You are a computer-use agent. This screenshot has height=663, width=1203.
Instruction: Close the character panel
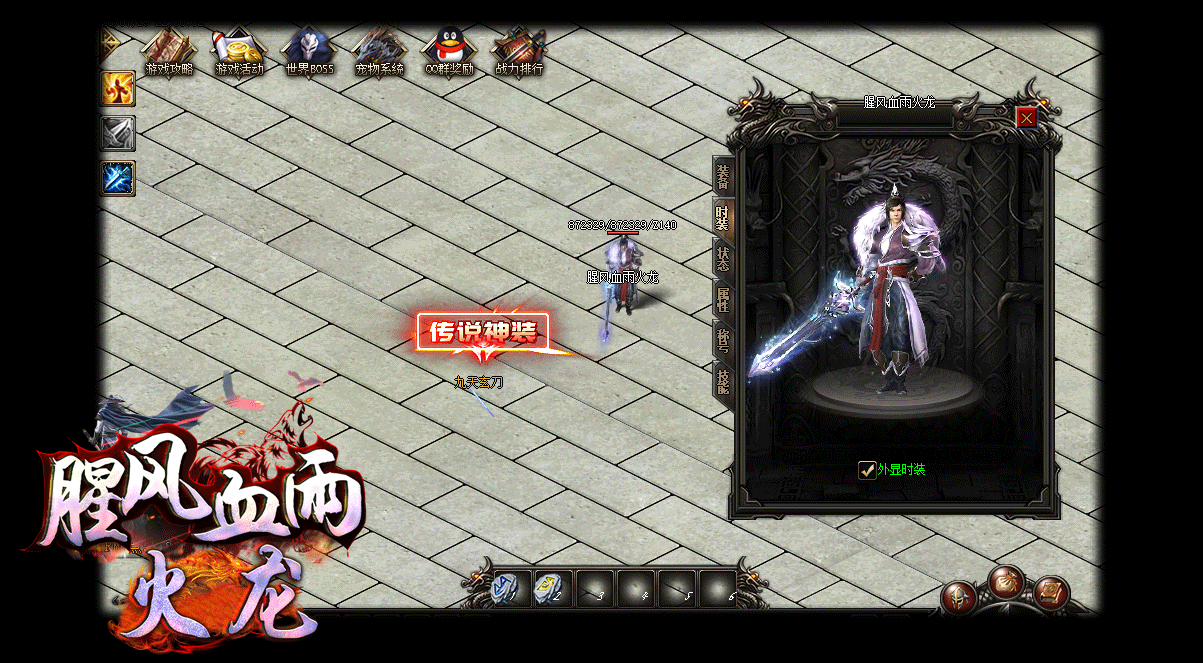[x=1026, y=118]
